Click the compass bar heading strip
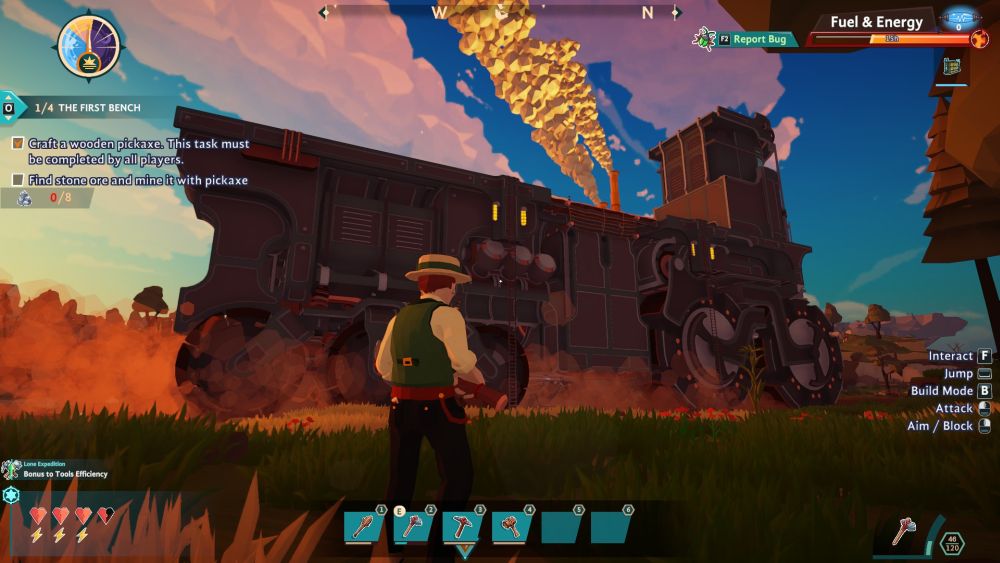The height and width of the screenshot is (563, 1000). tap(500, 13)
